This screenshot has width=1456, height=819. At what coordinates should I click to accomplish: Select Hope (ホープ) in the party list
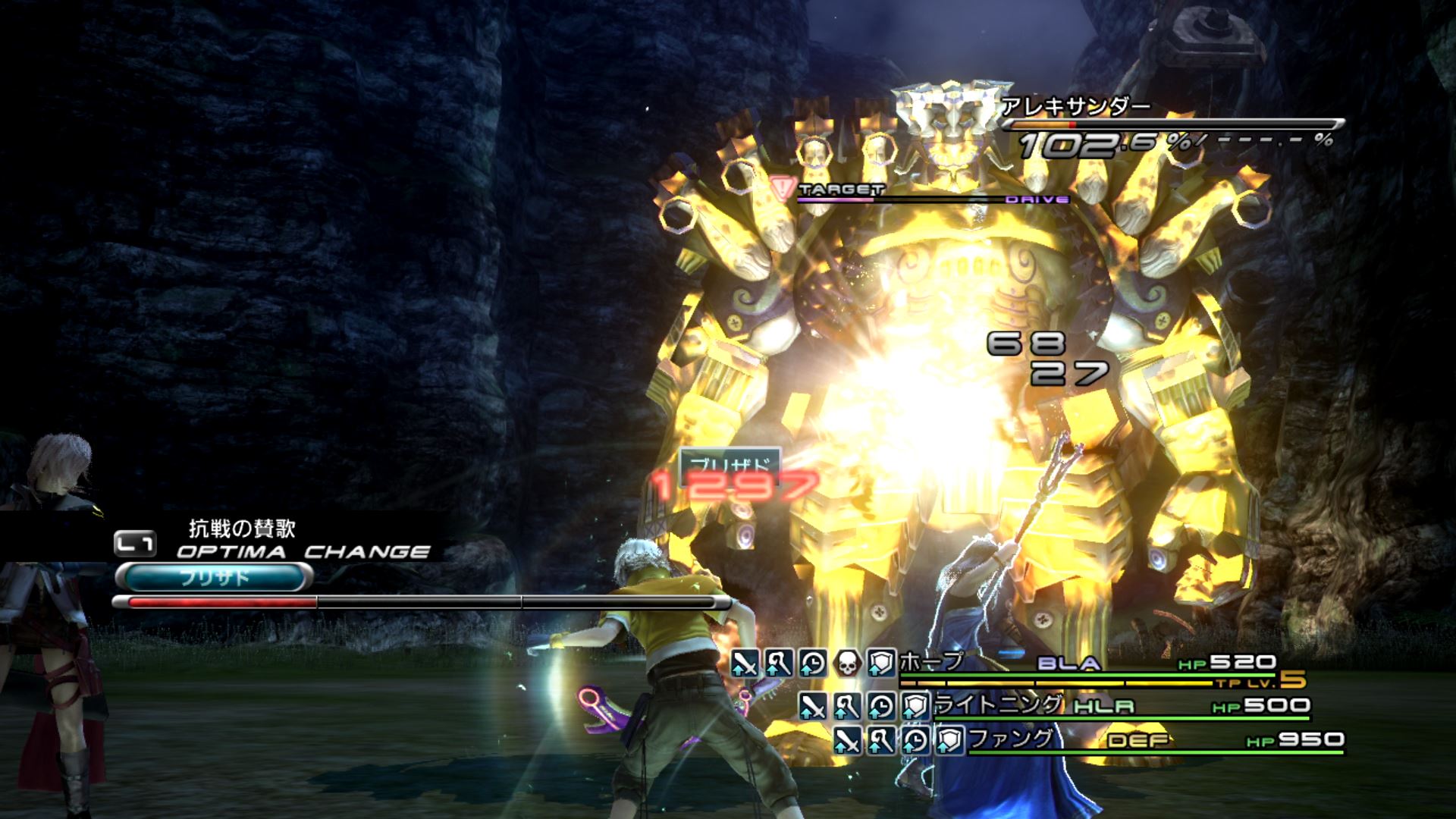931,662
